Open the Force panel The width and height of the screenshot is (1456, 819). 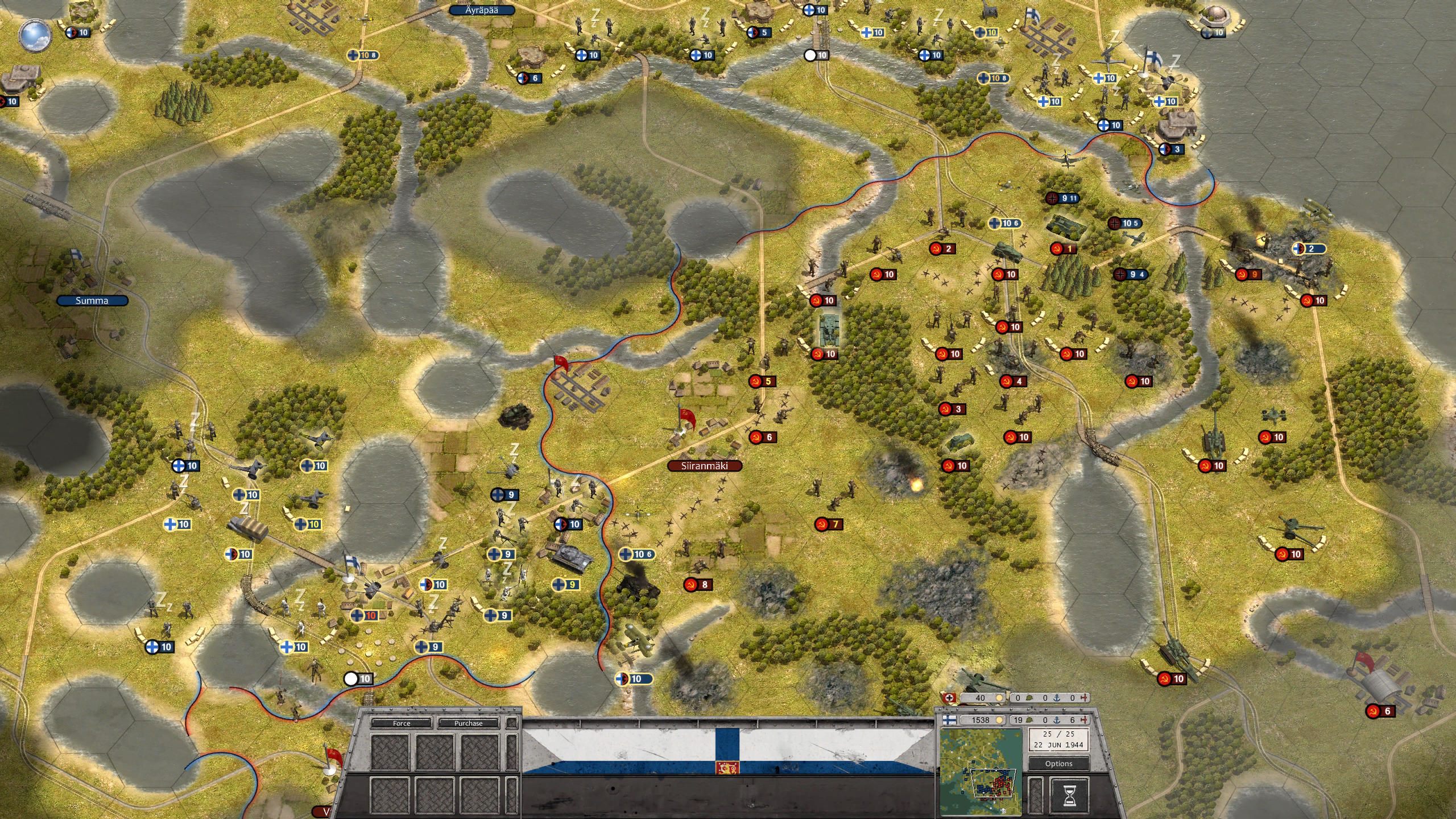402,723
